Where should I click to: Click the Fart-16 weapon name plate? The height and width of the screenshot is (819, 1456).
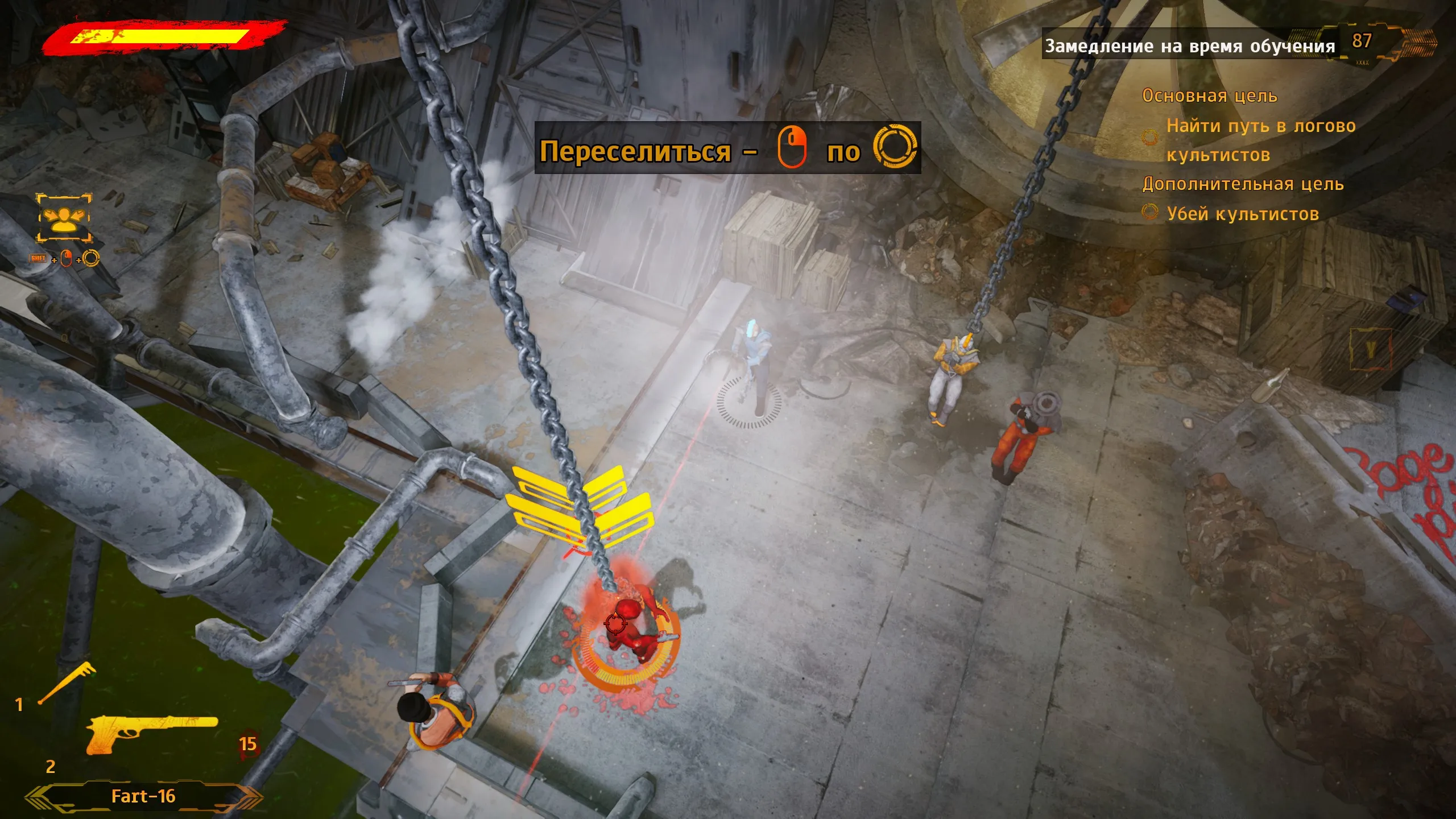(143, 796)
